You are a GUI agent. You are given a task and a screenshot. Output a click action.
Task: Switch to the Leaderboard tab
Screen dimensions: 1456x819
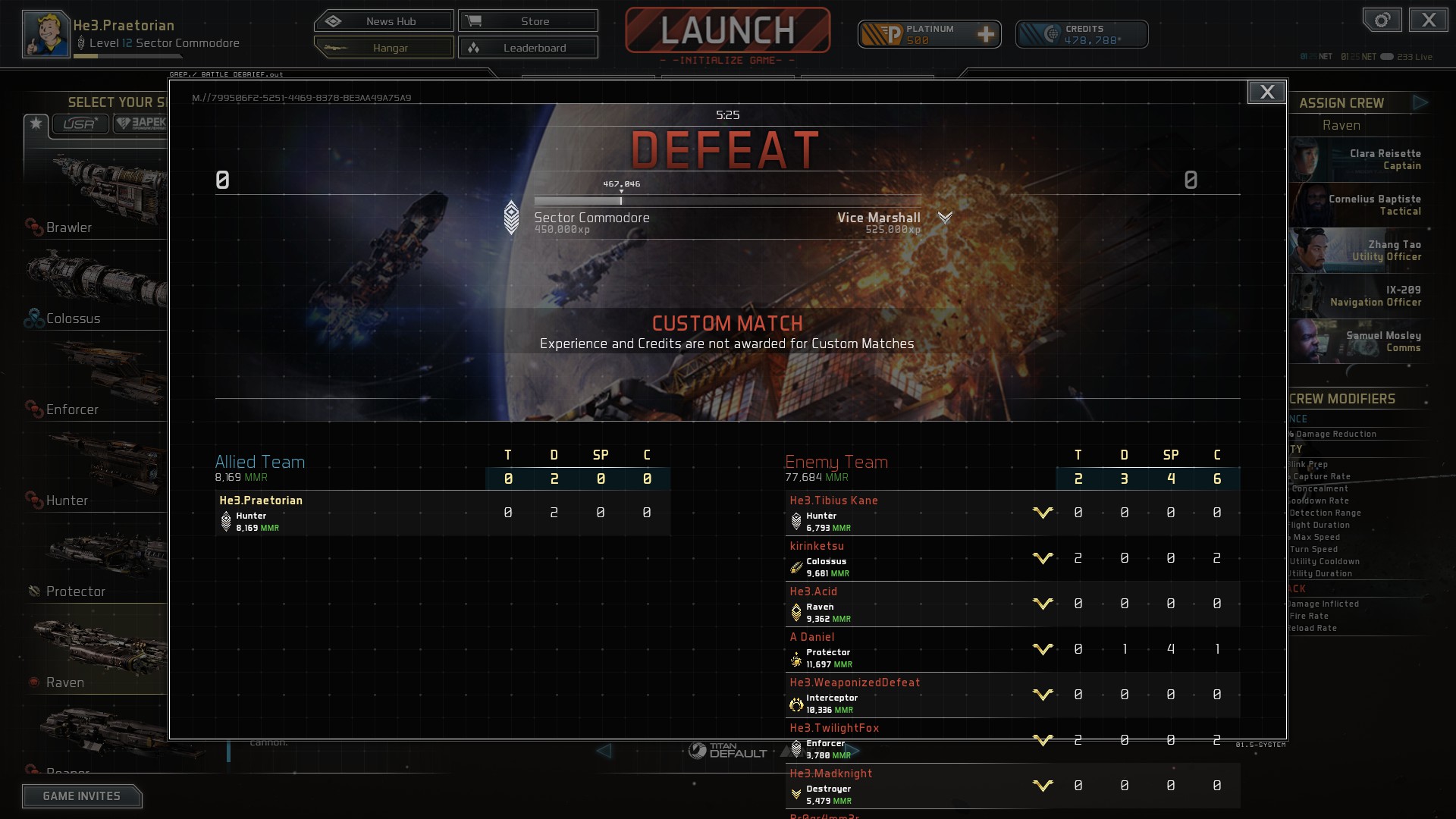pos(529,47)
